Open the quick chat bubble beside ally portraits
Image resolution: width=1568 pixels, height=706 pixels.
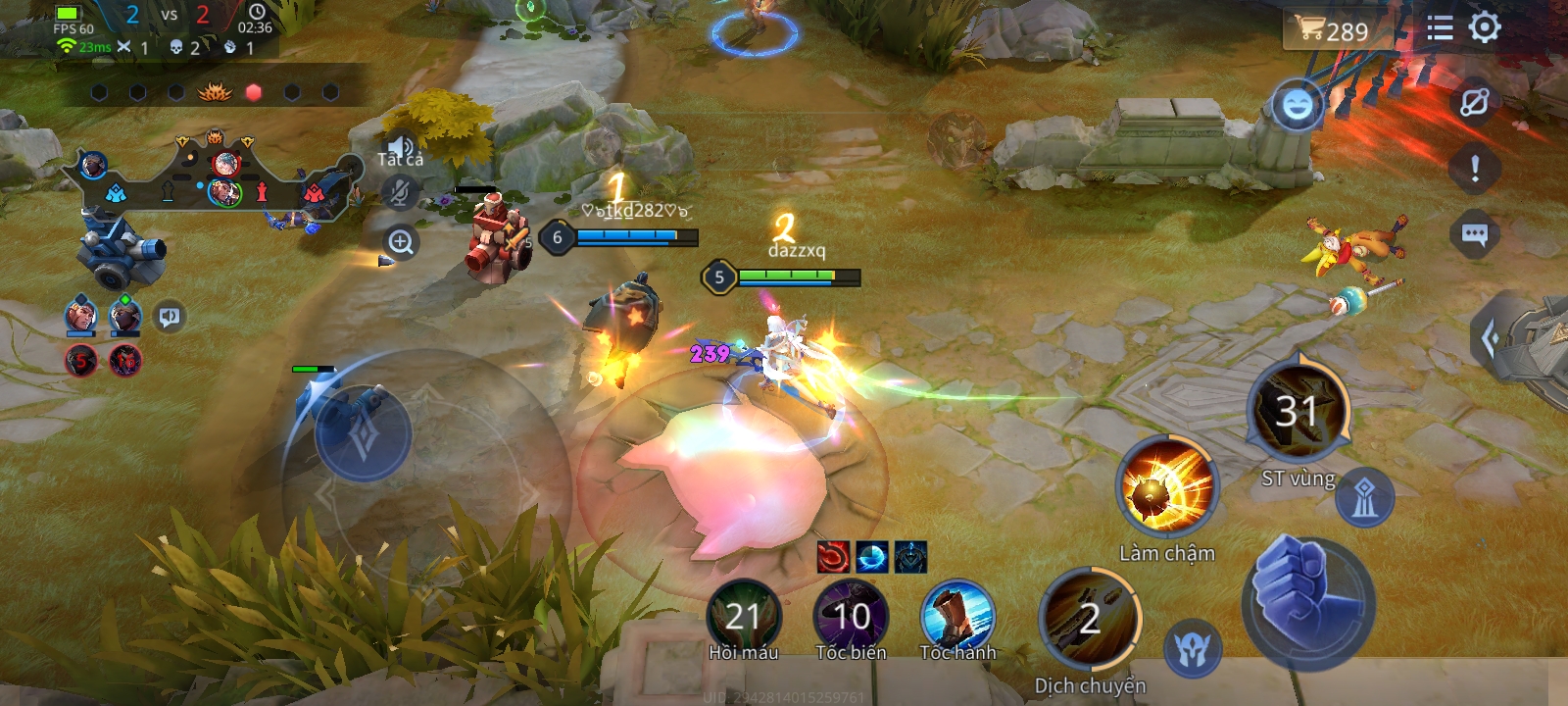[170, 317]
